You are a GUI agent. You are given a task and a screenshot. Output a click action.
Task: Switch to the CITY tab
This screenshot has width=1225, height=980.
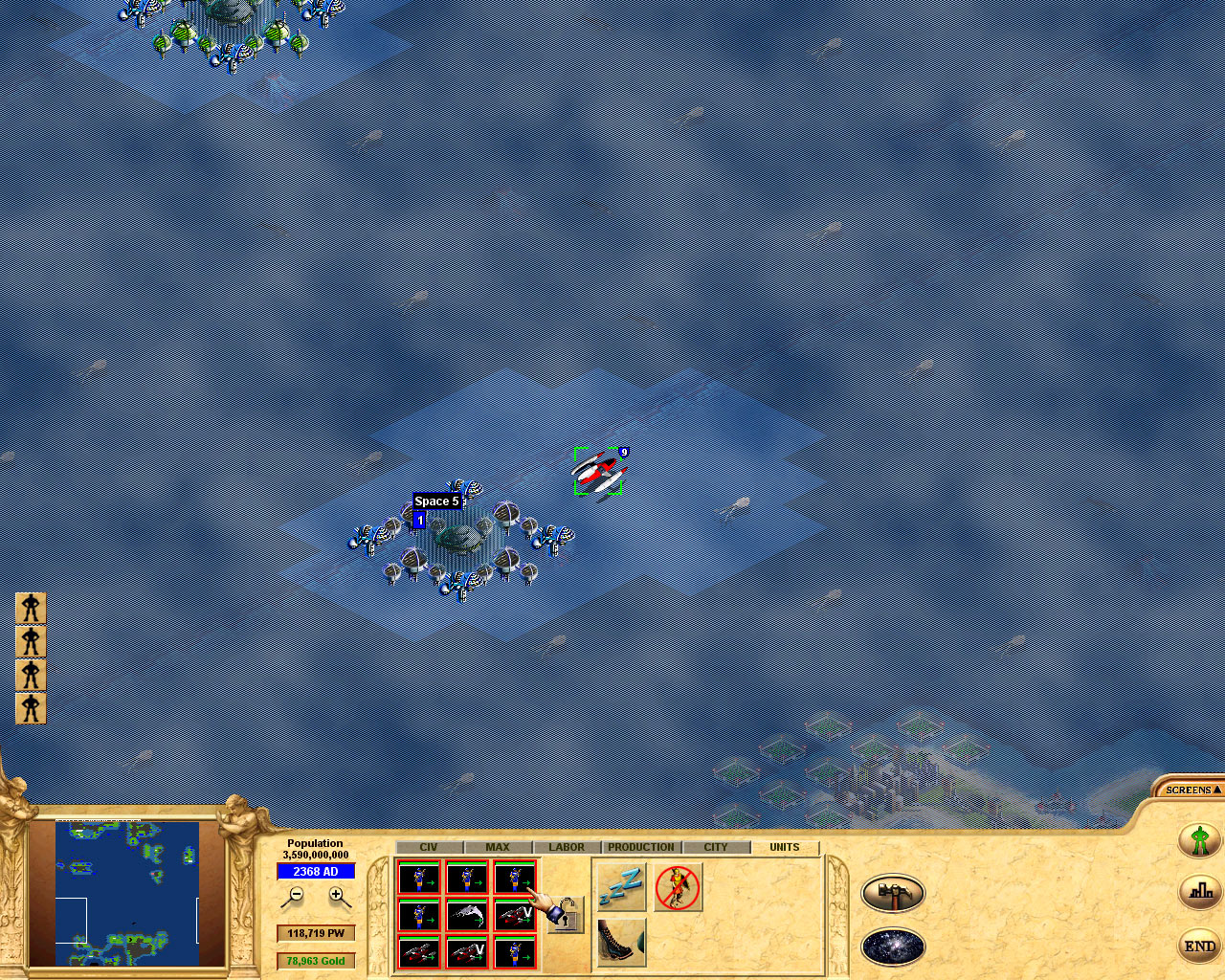(x=716, y=847)
